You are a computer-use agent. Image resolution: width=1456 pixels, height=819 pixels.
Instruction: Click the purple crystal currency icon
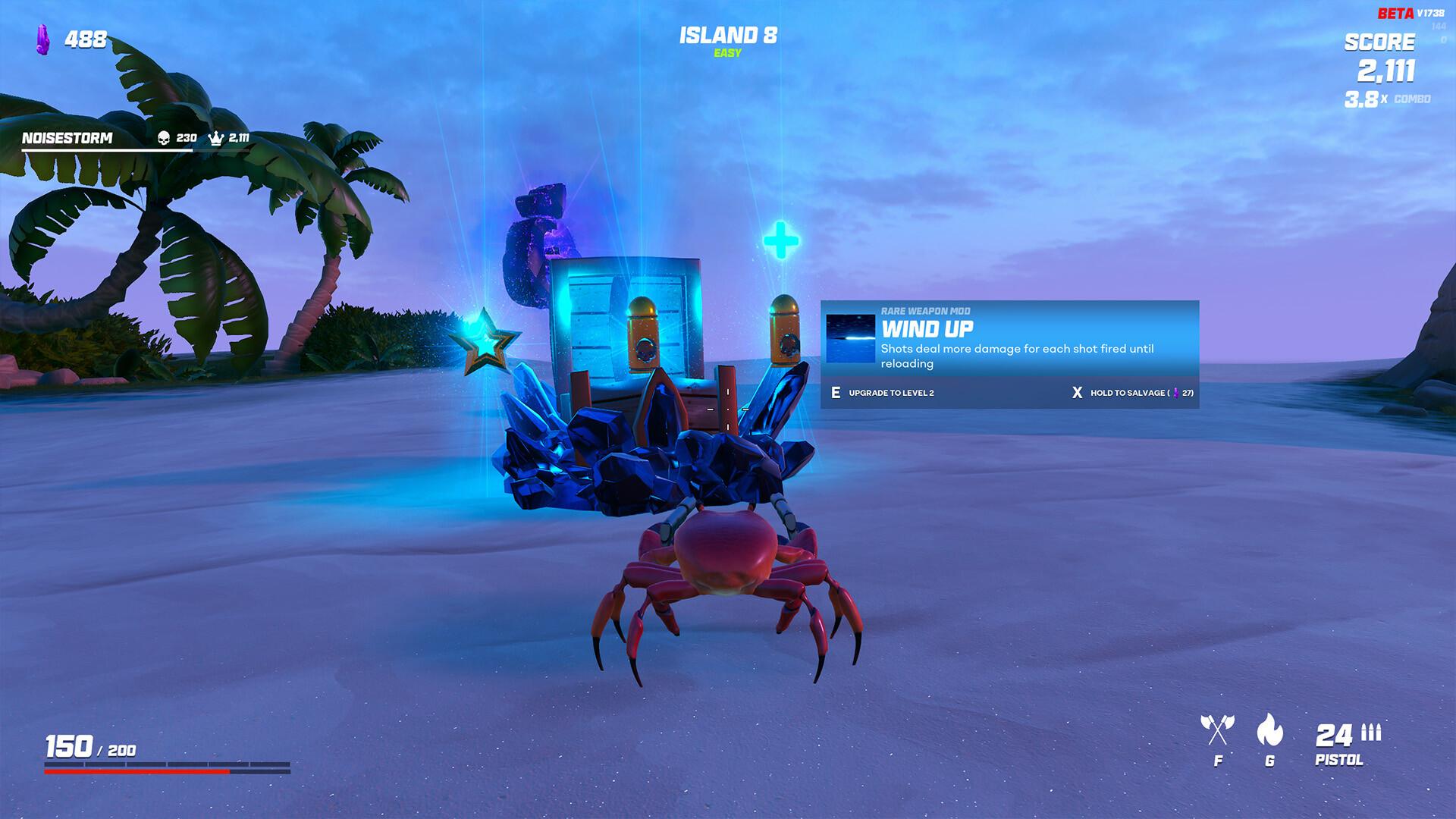pos(43,39)
